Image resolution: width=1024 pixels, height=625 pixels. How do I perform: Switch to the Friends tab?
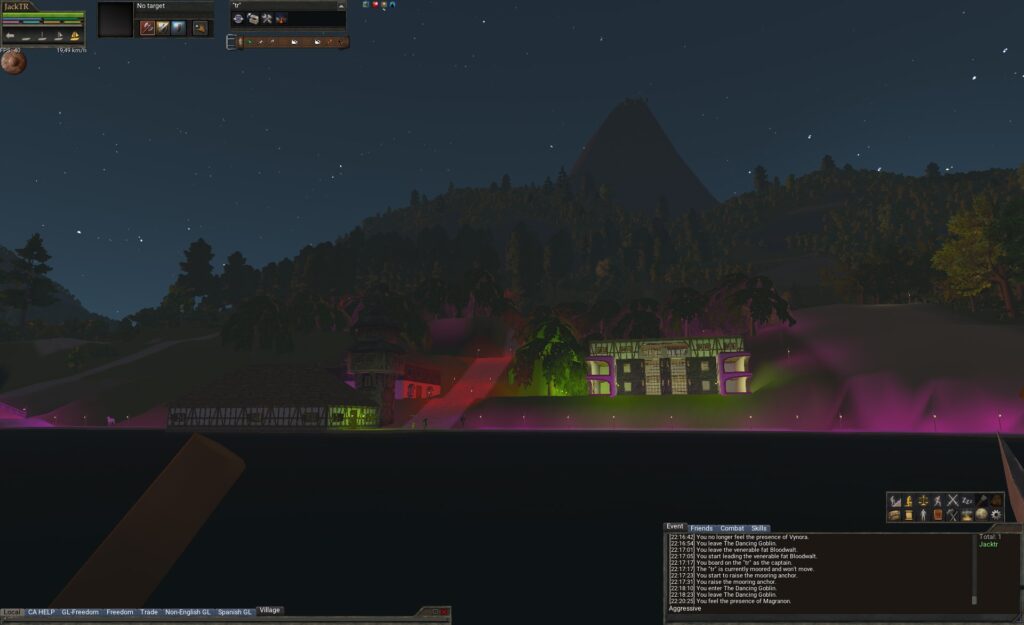pyautogui.click(x=701, y=528)
